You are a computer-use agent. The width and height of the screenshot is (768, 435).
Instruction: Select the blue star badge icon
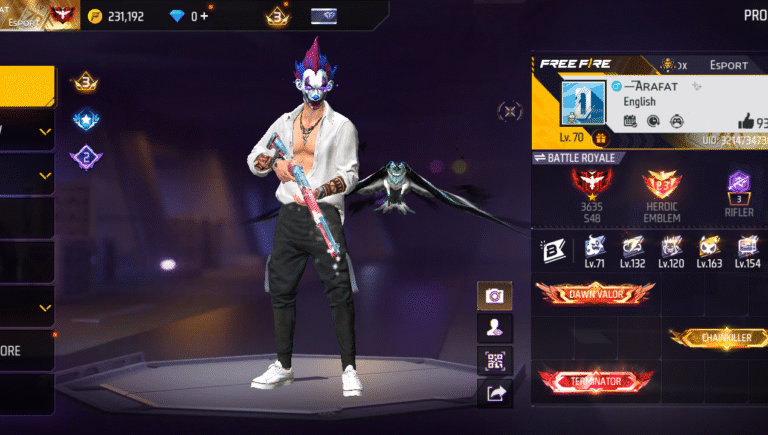(84, 120)
